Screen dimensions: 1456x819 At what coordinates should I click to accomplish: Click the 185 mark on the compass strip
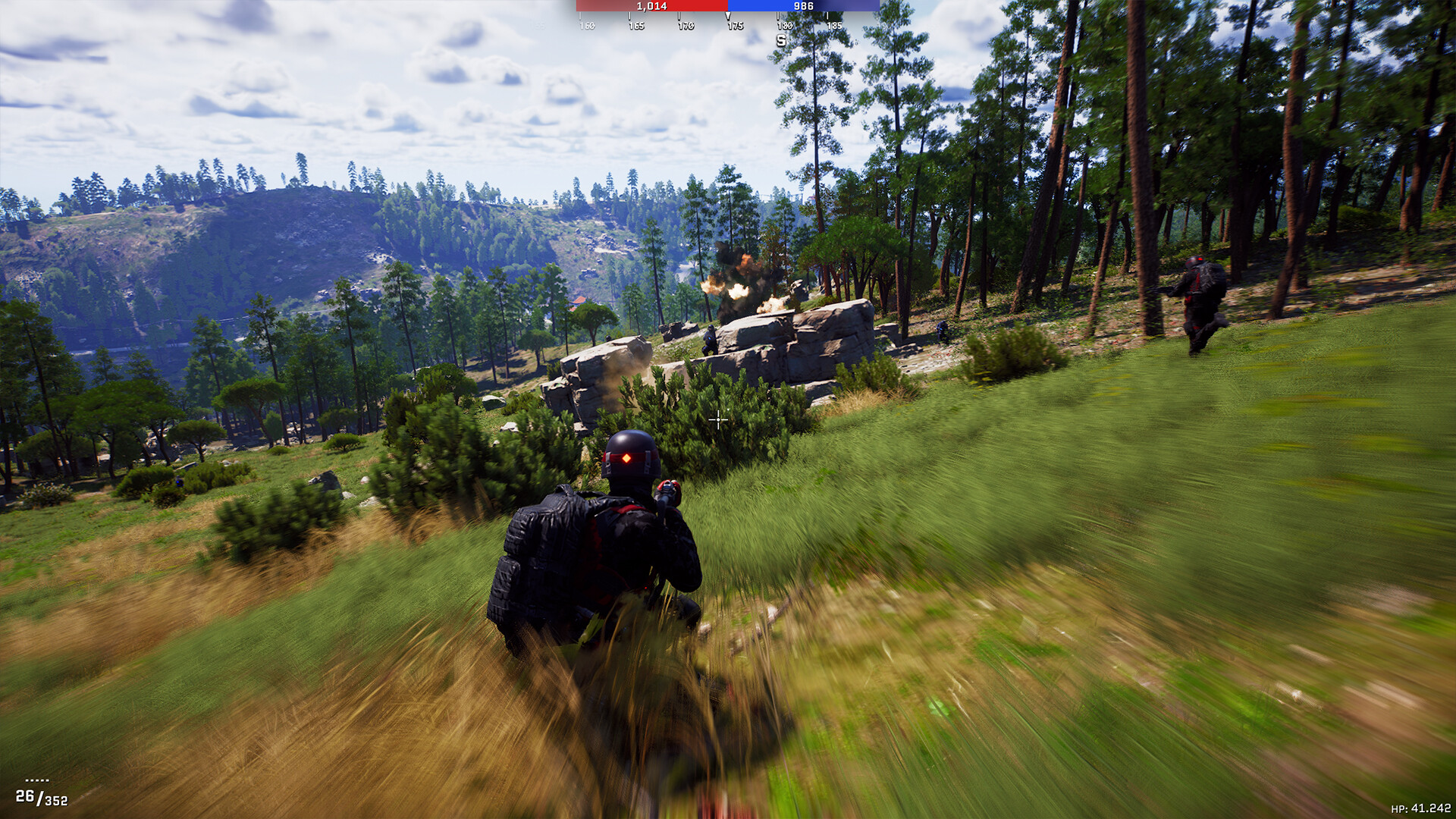click(835, 25)
